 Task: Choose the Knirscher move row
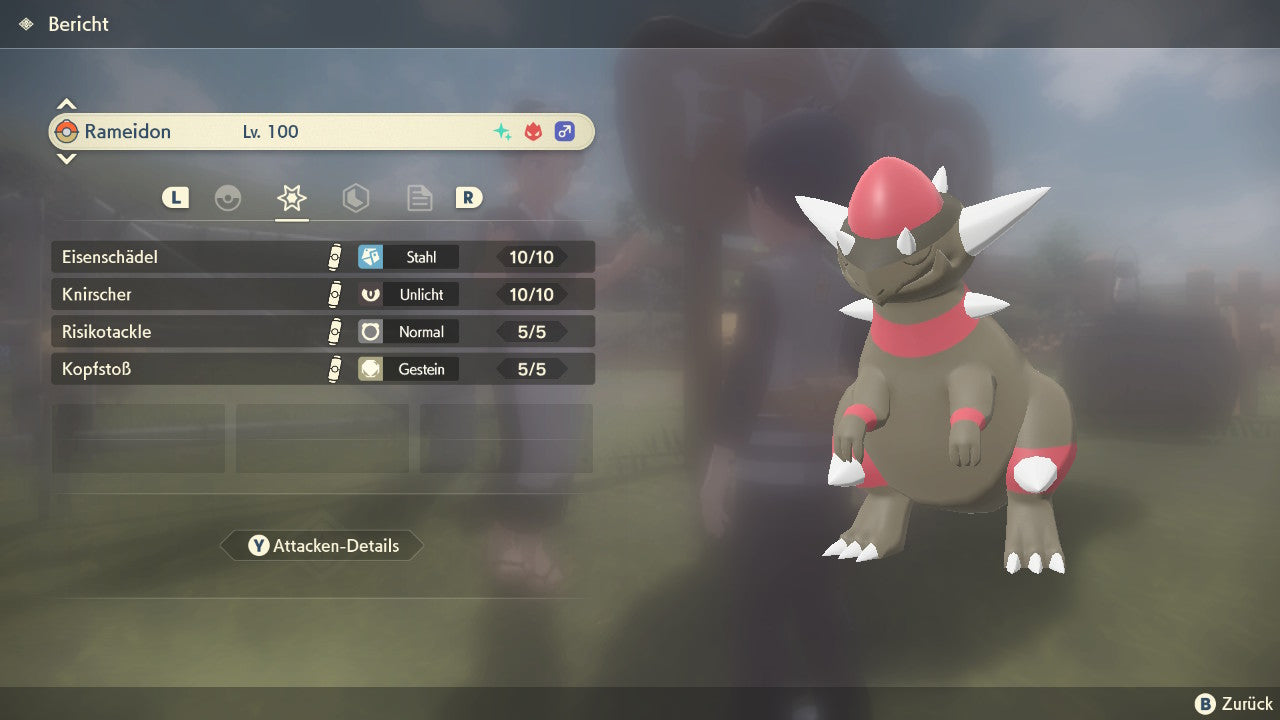pos(322,294)
